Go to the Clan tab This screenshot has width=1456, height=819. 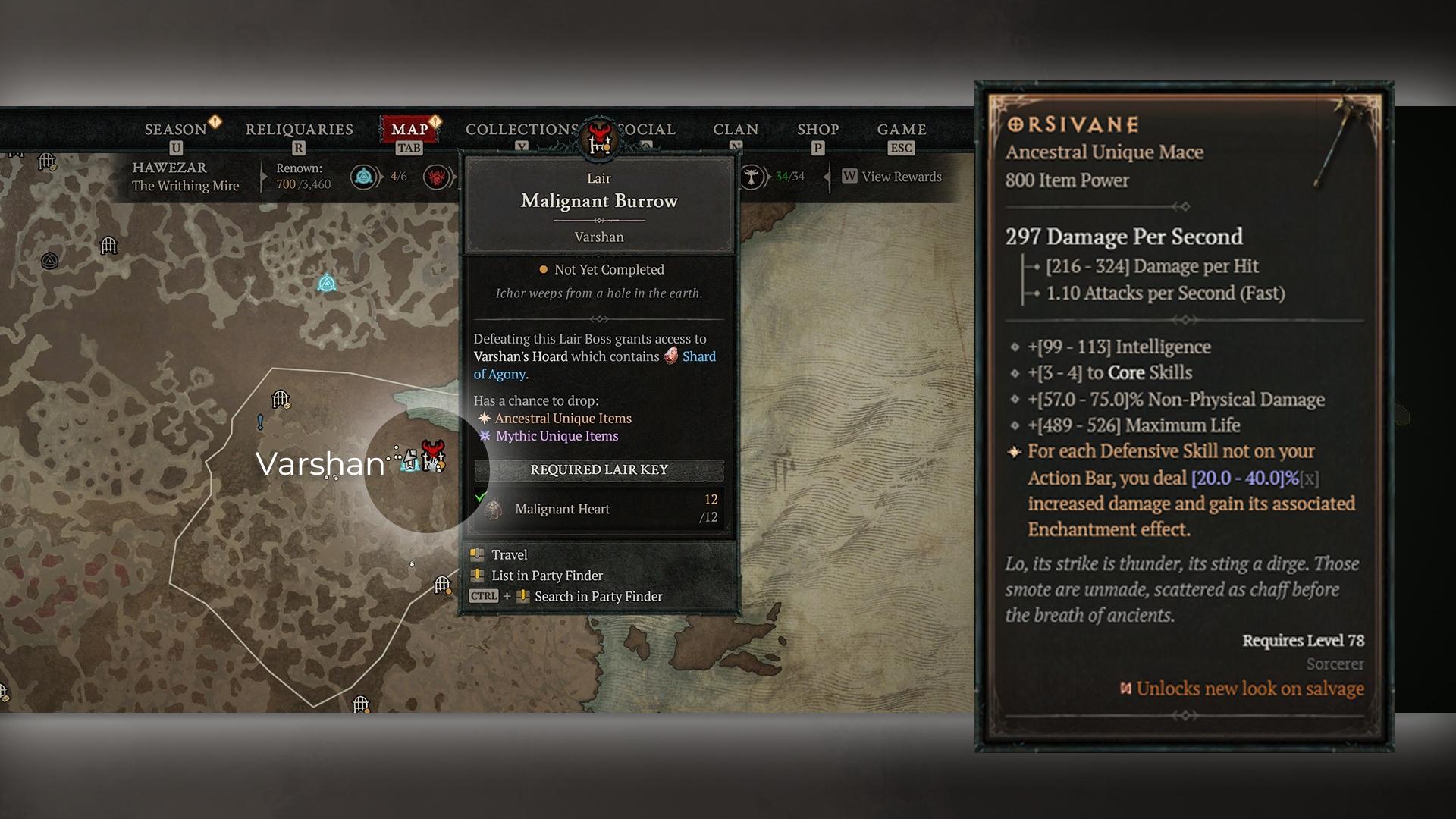(x=735, y=130)
